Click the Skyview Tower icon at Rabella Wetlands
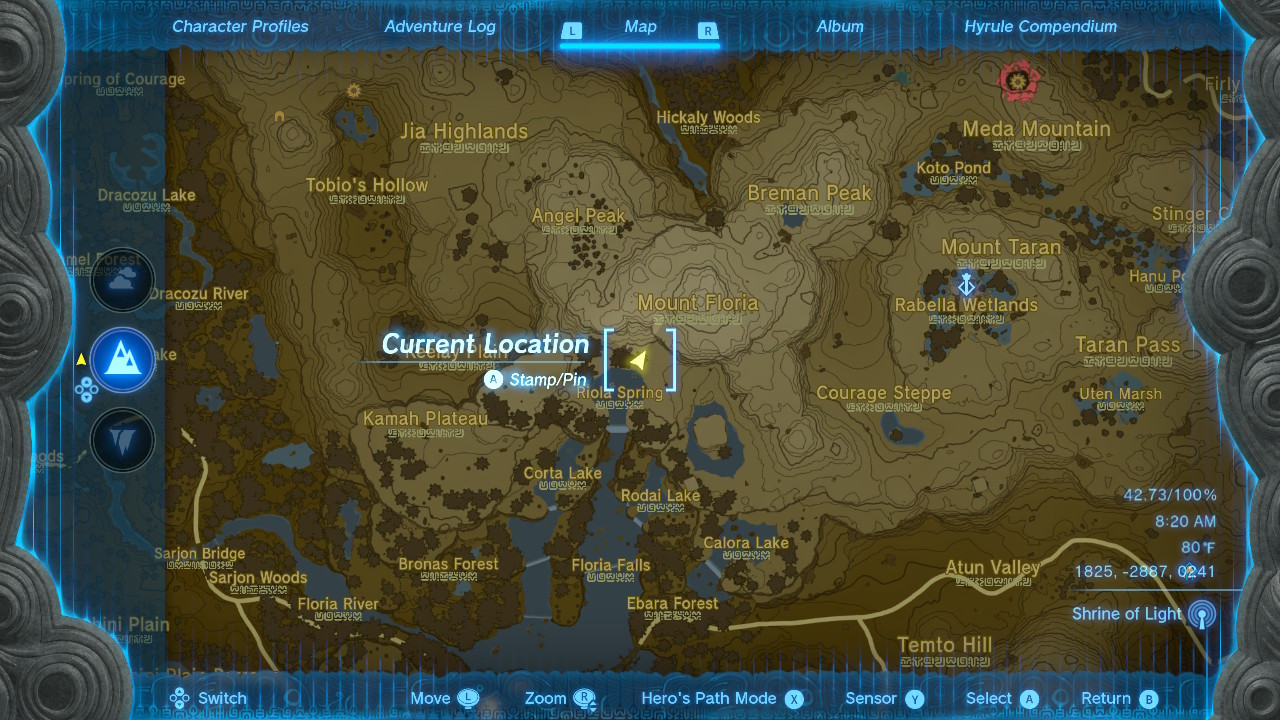Viewport: 1280px width, 720px height. pos(965,283)
